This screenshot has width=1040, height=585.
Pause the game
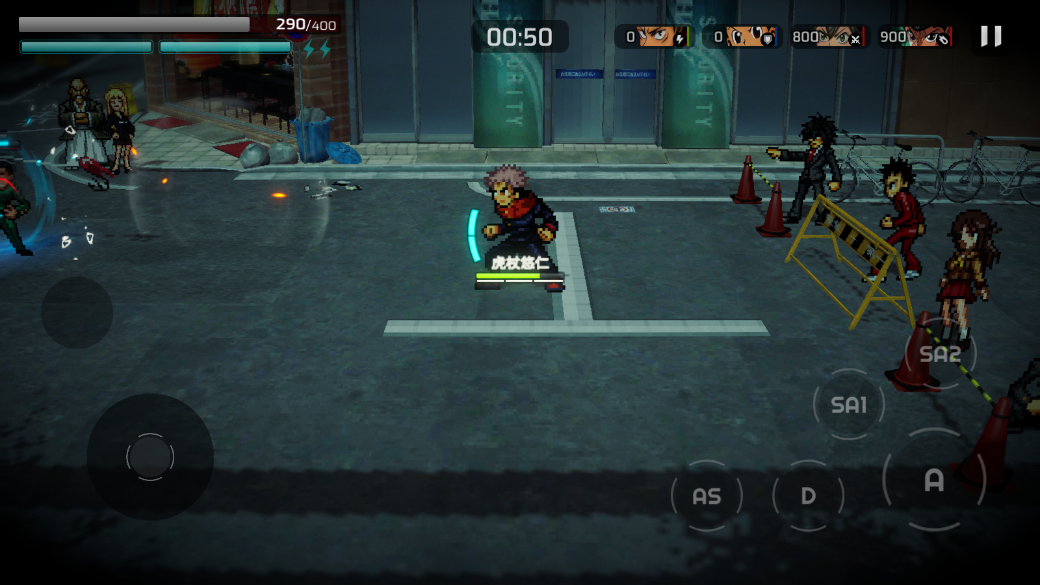pos(990,37)
